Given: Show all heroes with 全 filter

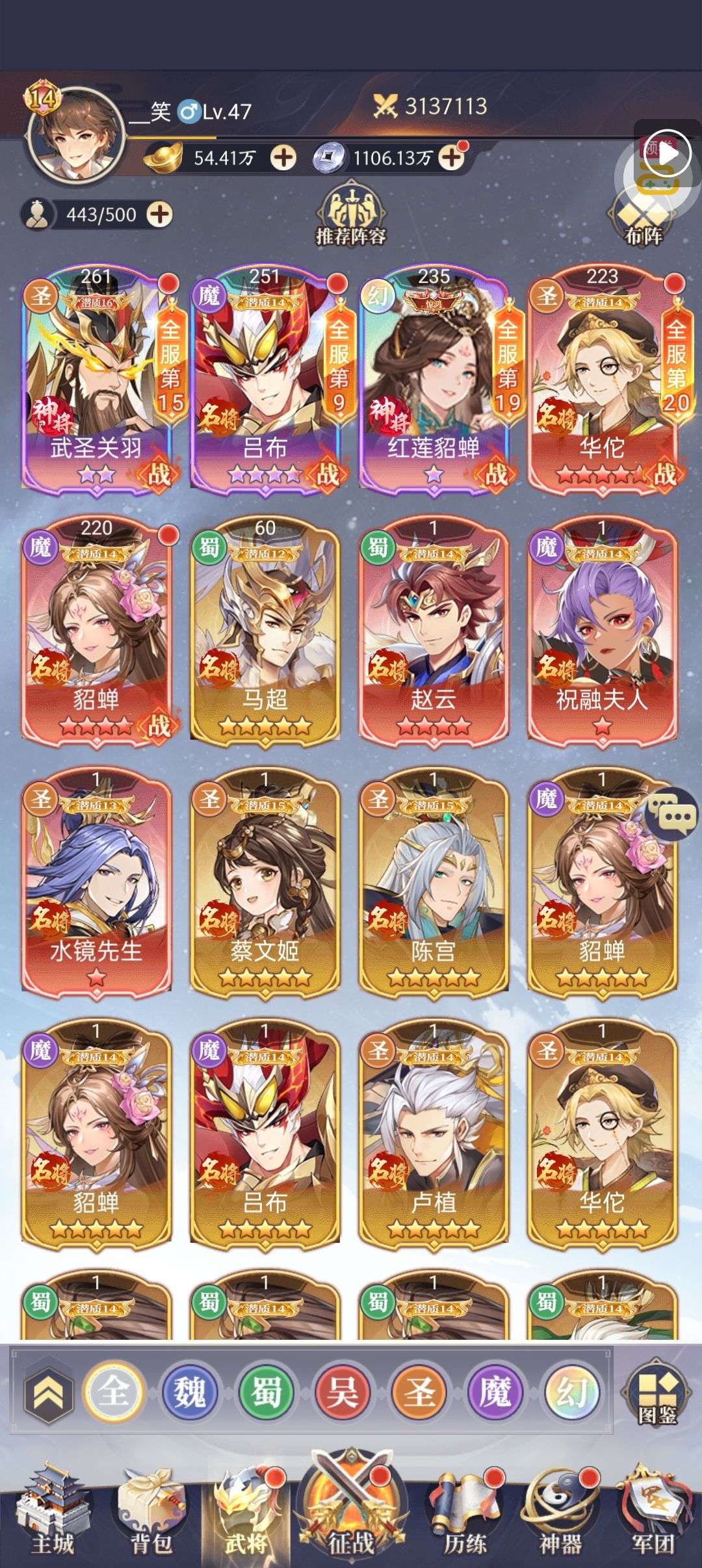Looking at the screenshot, I should (114, 1392).
